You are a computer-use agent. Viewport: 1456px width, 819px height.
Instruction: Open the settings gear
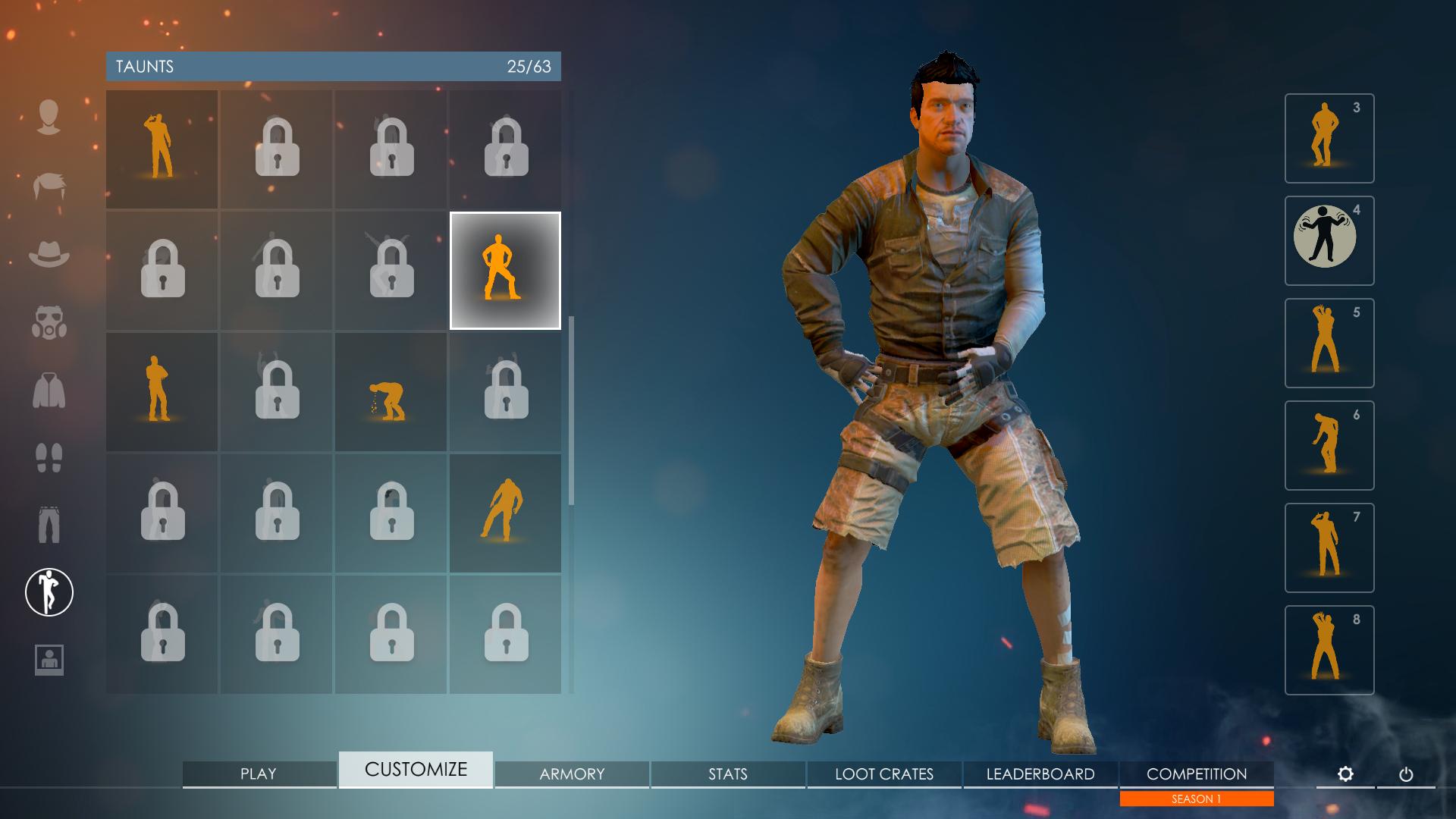pyautogui.click(x=1346, y=774)
